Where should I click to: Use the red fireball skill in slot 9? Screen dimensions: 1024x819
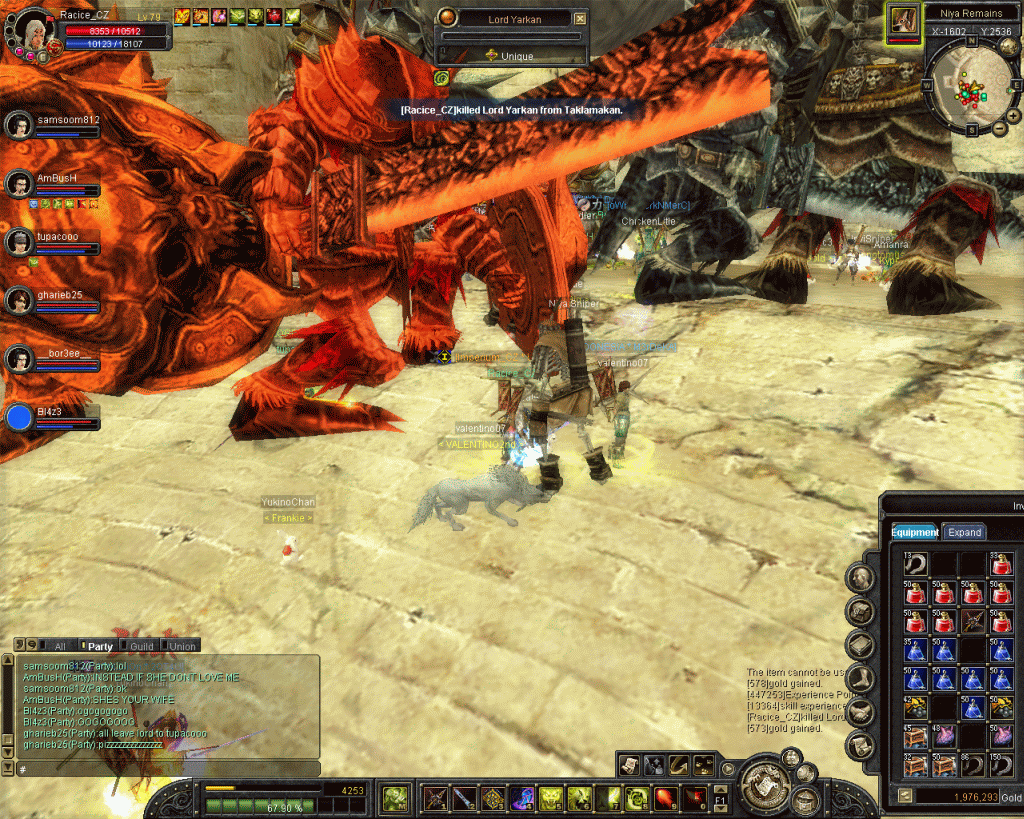[666, 798]
